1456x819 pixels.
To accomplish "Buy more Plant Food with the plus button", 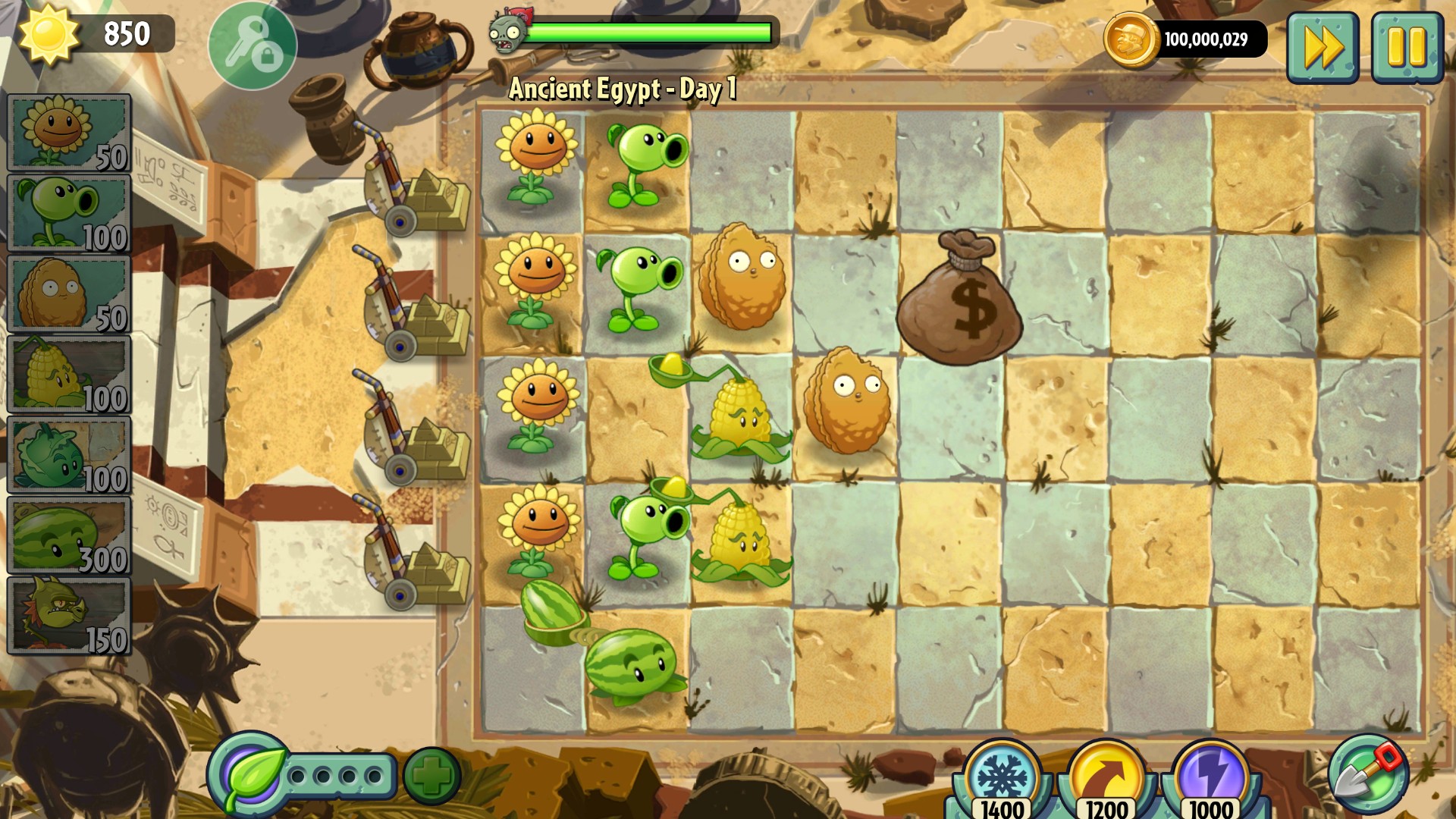I will (x=432, y=775).
